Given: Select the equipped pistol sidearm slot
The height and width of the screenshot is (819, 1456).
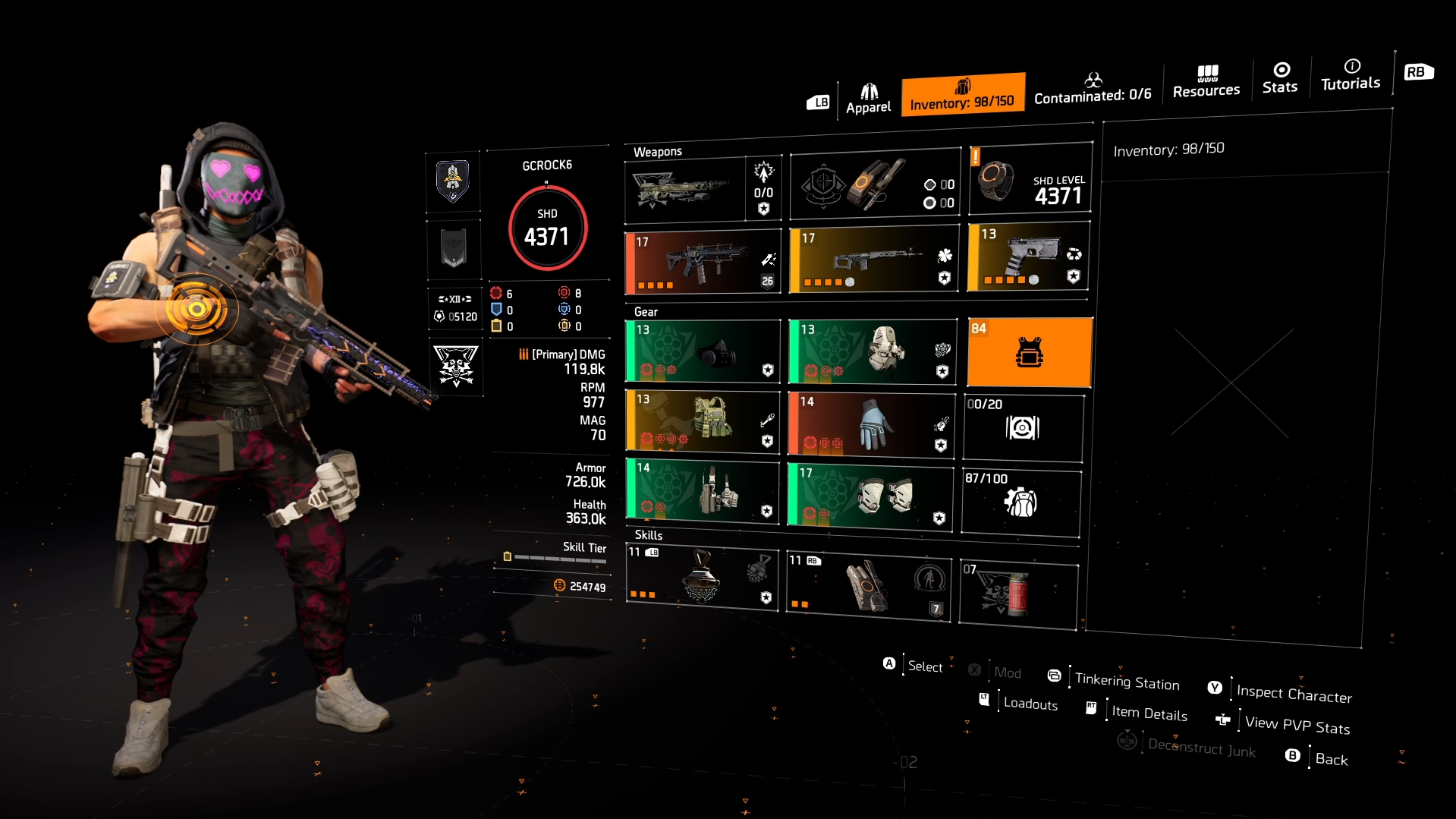Looking at the screenshot, I should (1028, 258).
